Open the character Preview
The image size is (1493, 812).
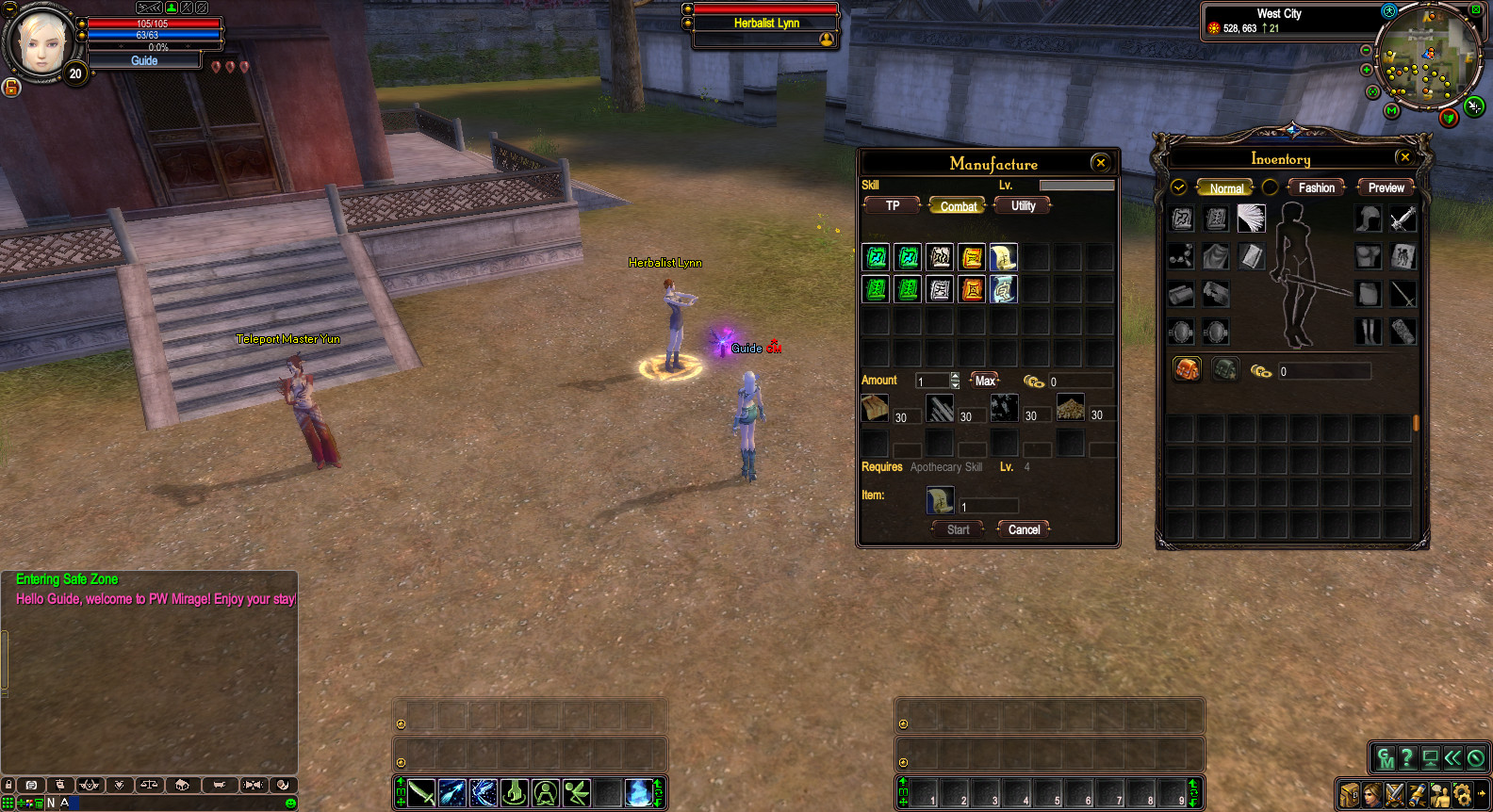coord(1386,187)
